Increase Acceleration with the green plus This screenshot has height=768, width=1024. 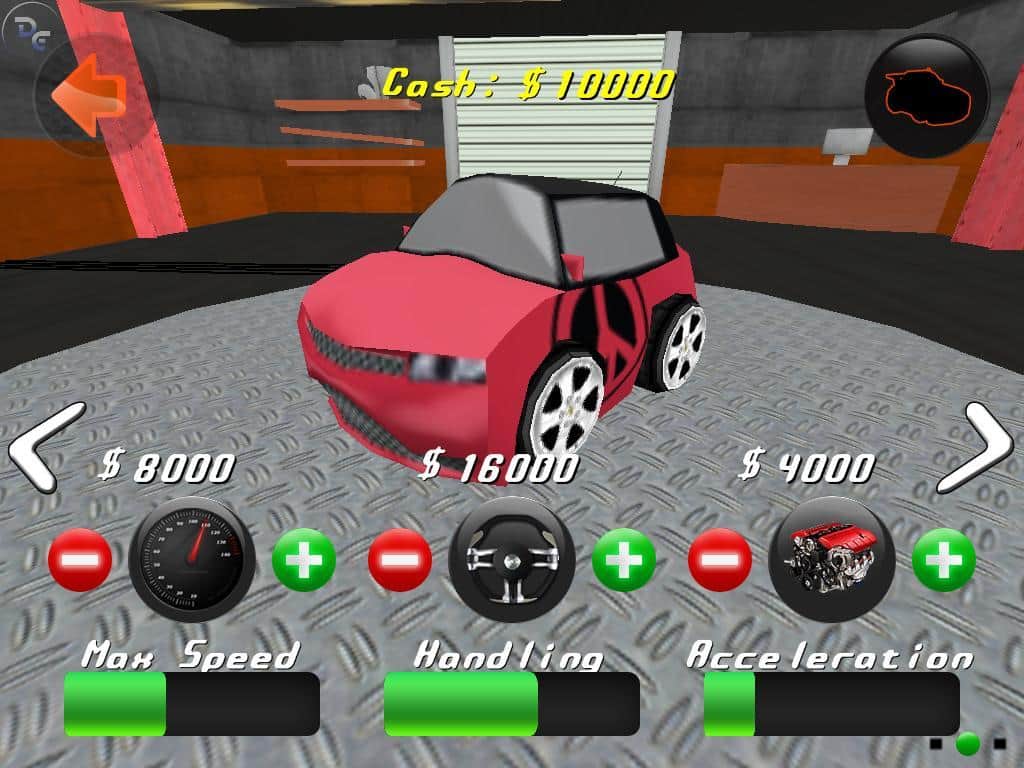(x=944, y=560)
